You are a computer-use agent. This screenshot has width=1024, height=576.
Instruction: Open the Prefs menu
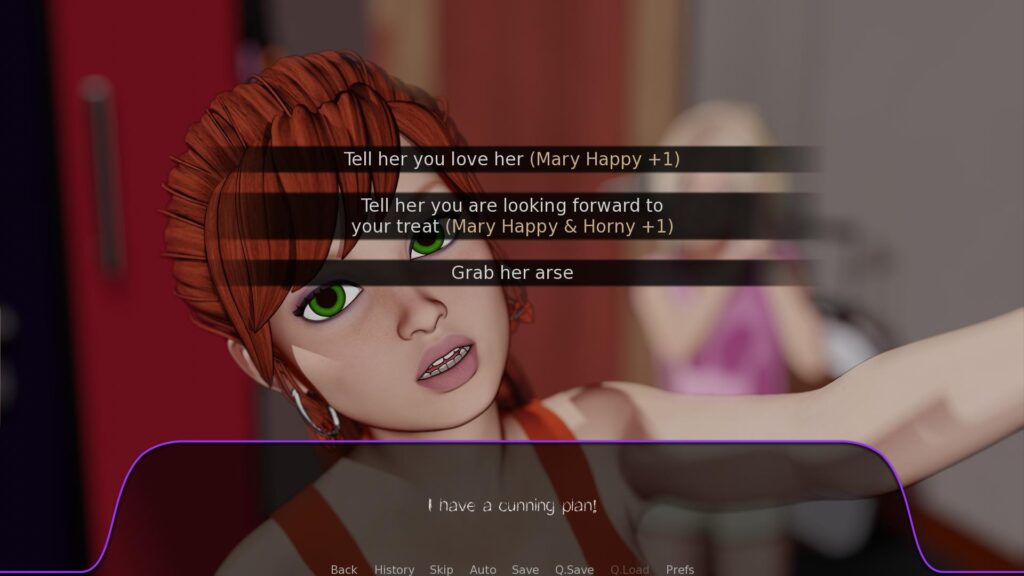[680, 569]
